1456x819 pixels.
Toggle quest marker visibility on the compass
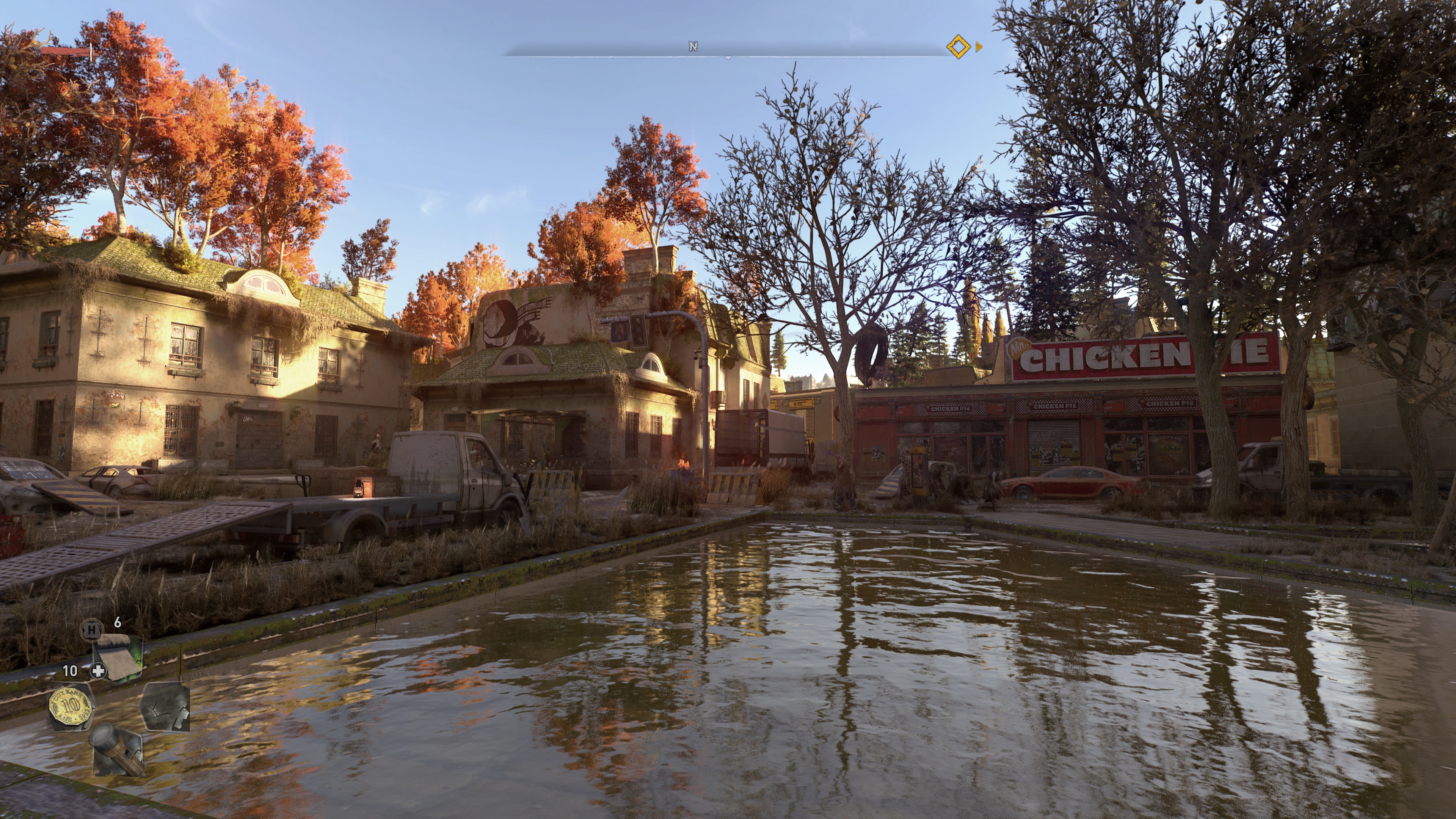click(959, 47)
